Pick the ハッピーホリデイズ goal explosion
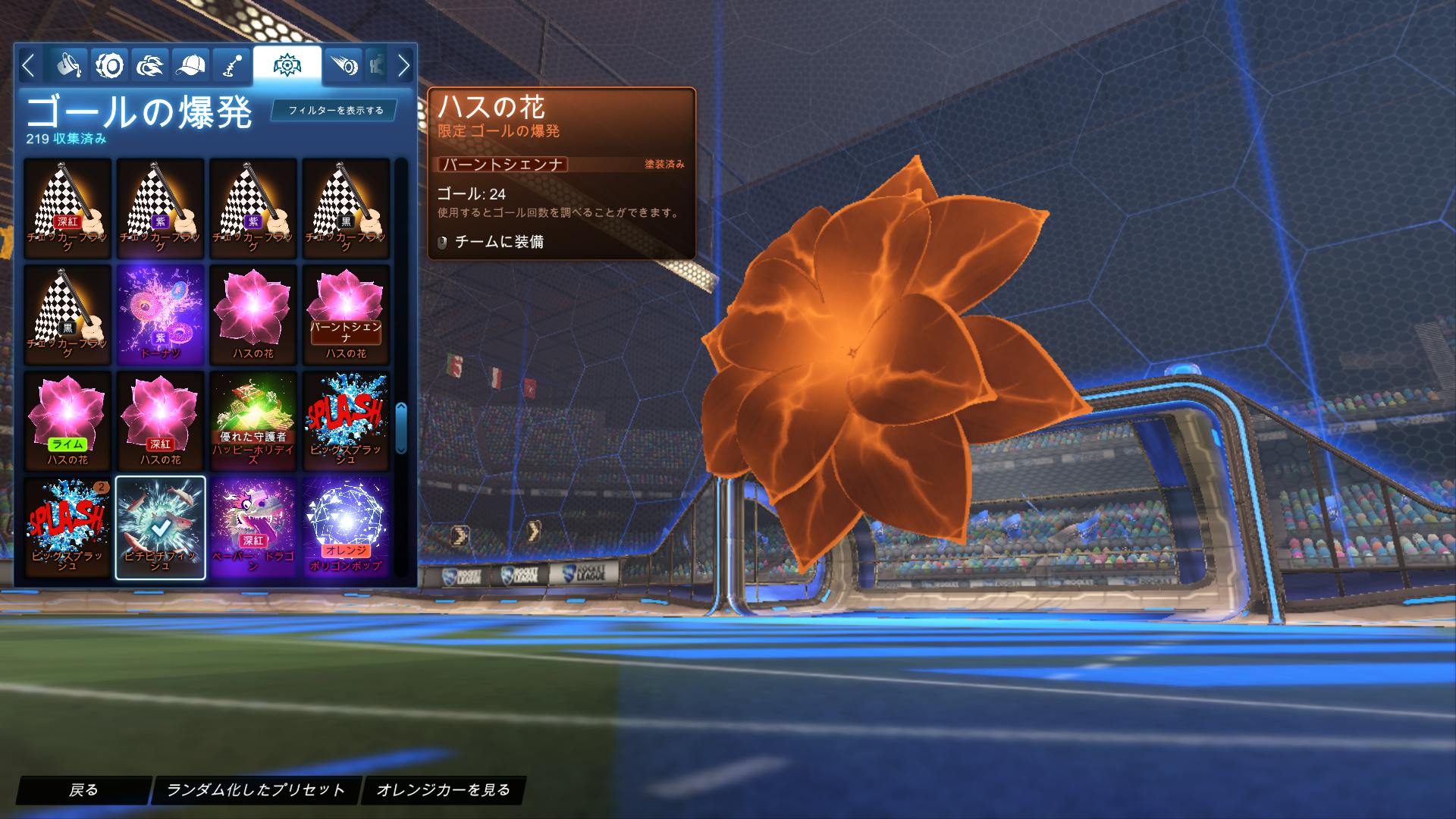Viewport: 1456px width, 819px height. (x=253, y=421)
